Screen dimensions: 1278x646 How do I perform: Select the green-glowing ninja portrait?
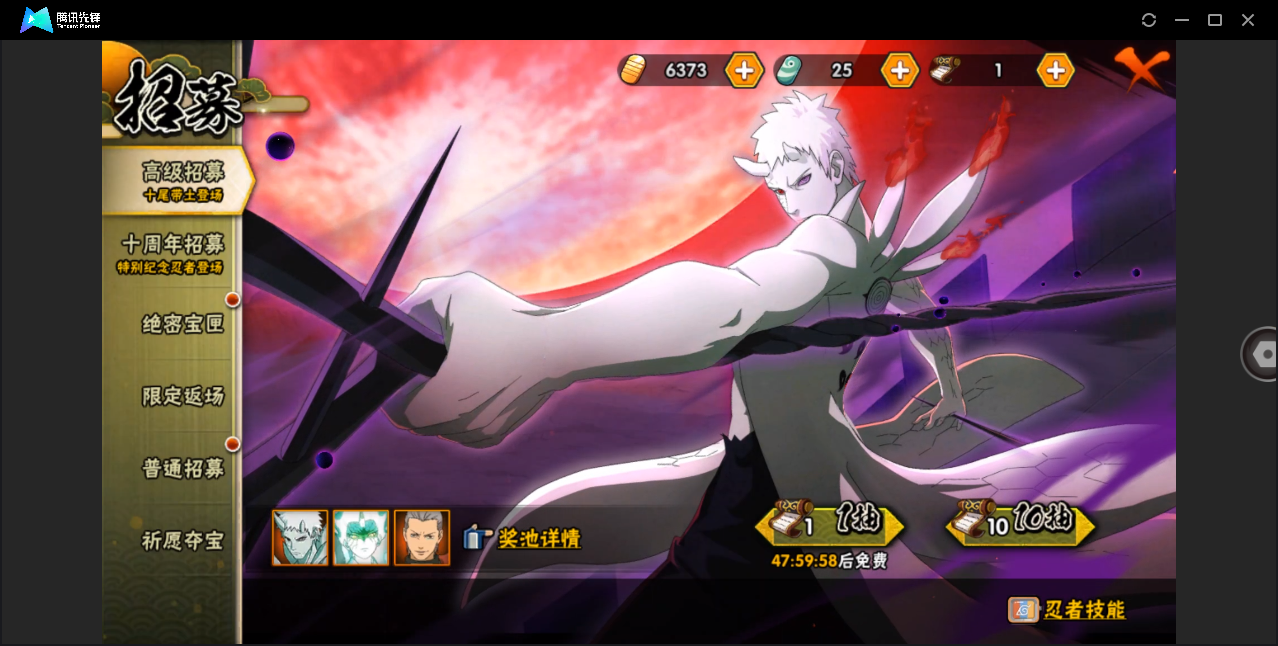361,538
